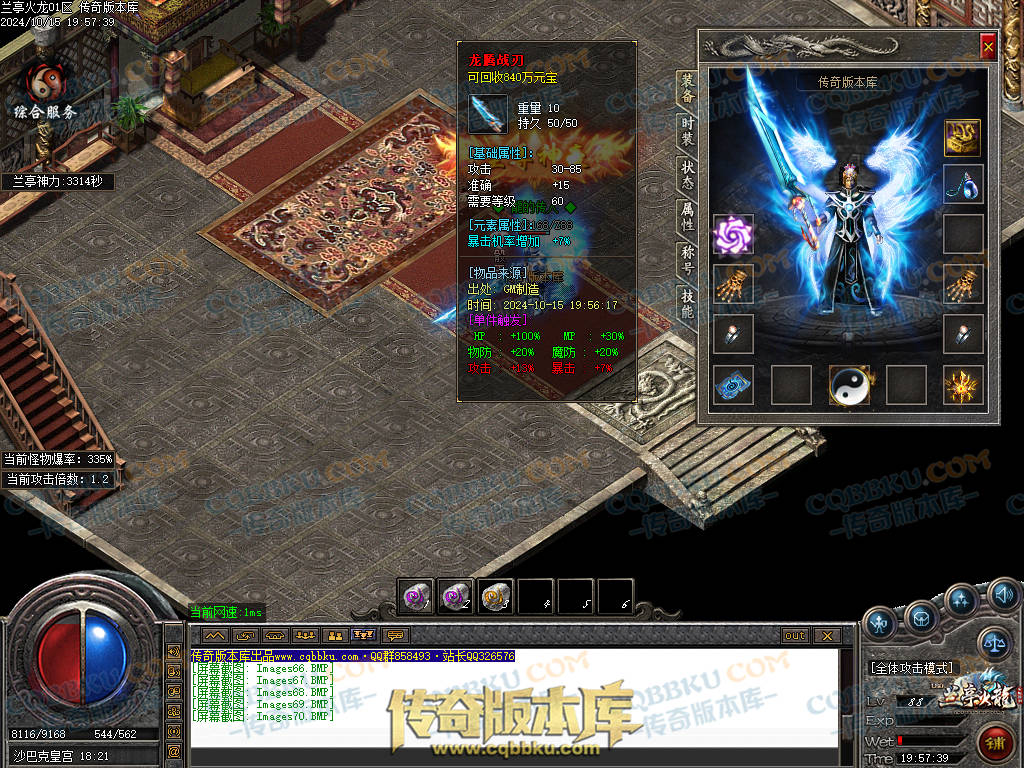
Task: Open the bag with the box icon button
Action: tap(920, 621)
